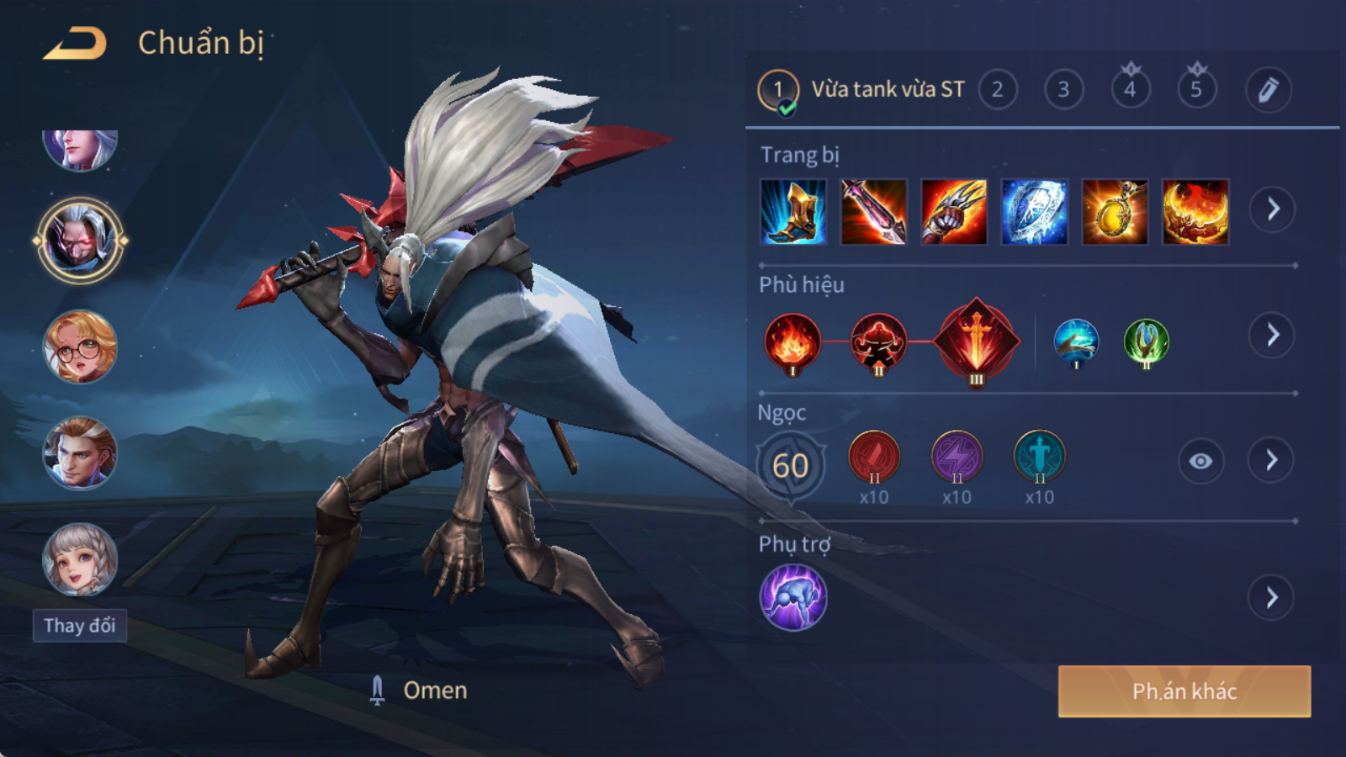
Task: Select the purple lightning gem x10
Action: 957,458
